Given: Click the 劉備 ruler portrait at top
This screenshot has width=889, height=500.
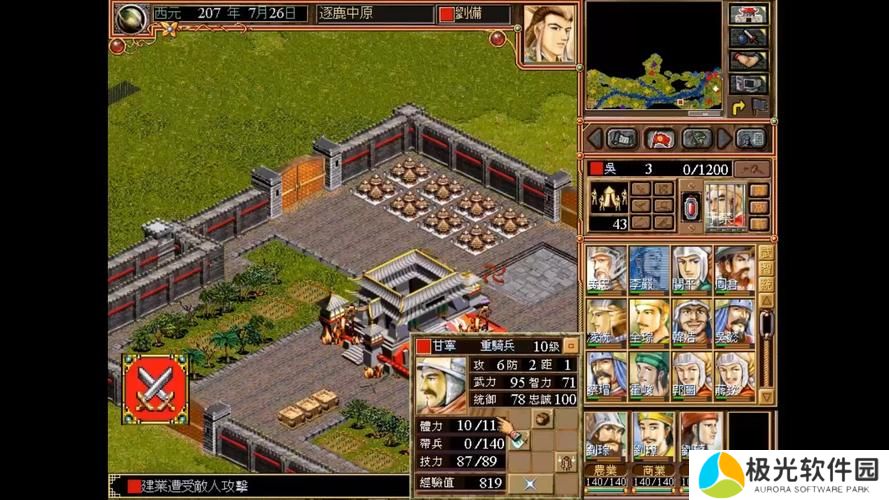Looking at the screenshot, I should pos(548,34).
